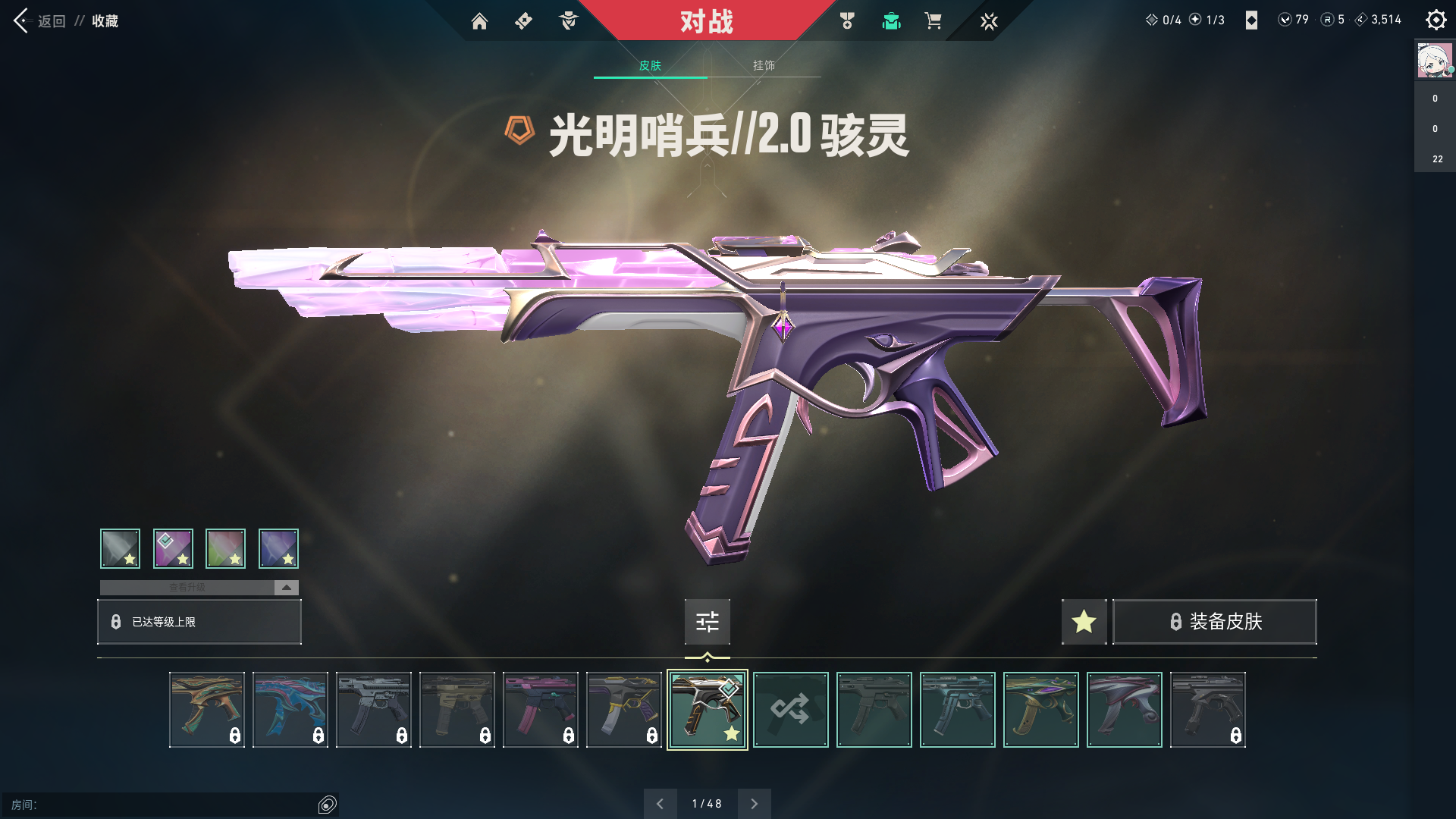Viewport: 1456px width, 819px height.
Task: Select the silver default variant swatch
Action: tap(119, 548)
